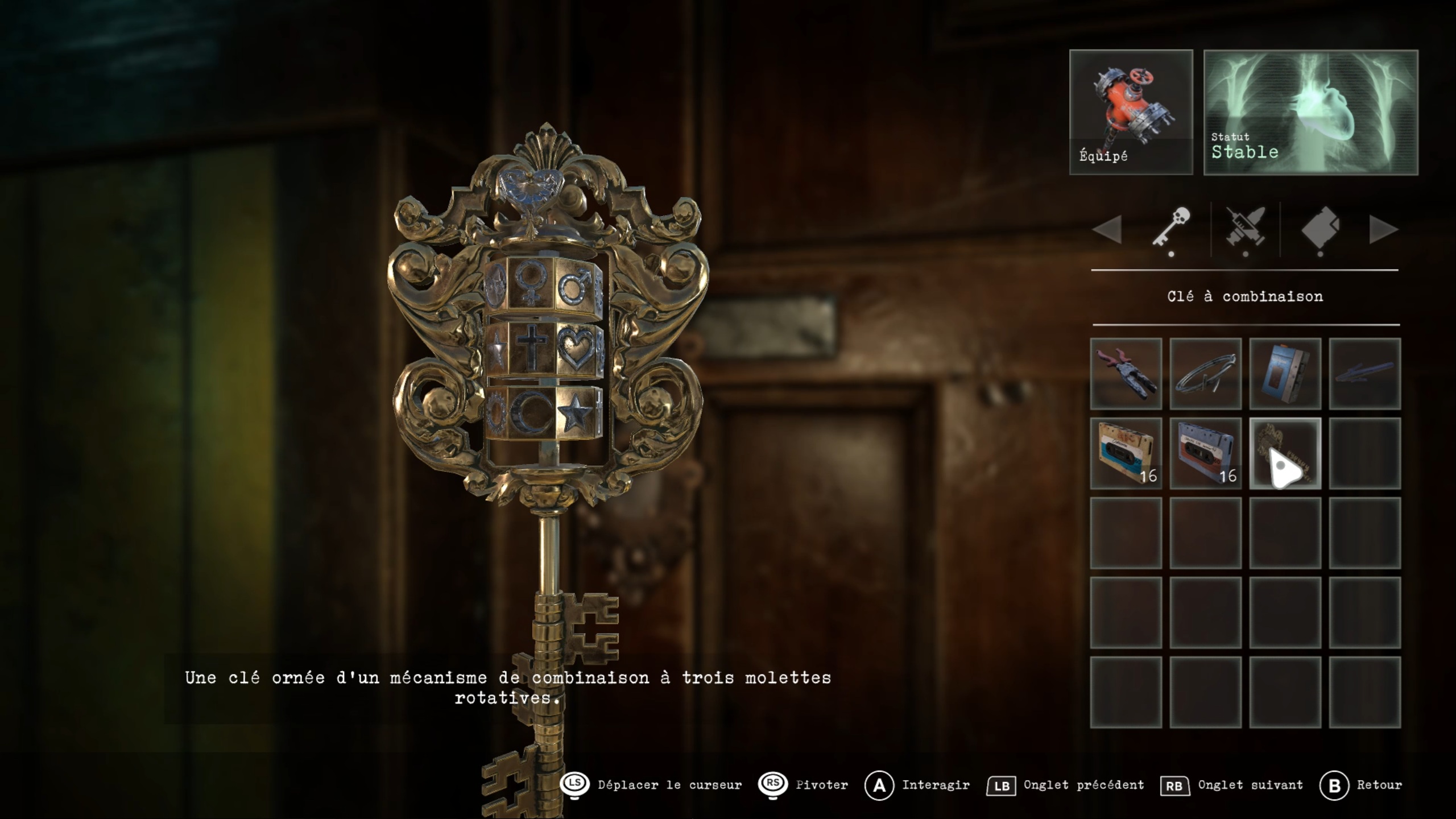Select the pliers inventory slot
The height and width of the screenshot is (819, 1456).
tap(1126, 374)
